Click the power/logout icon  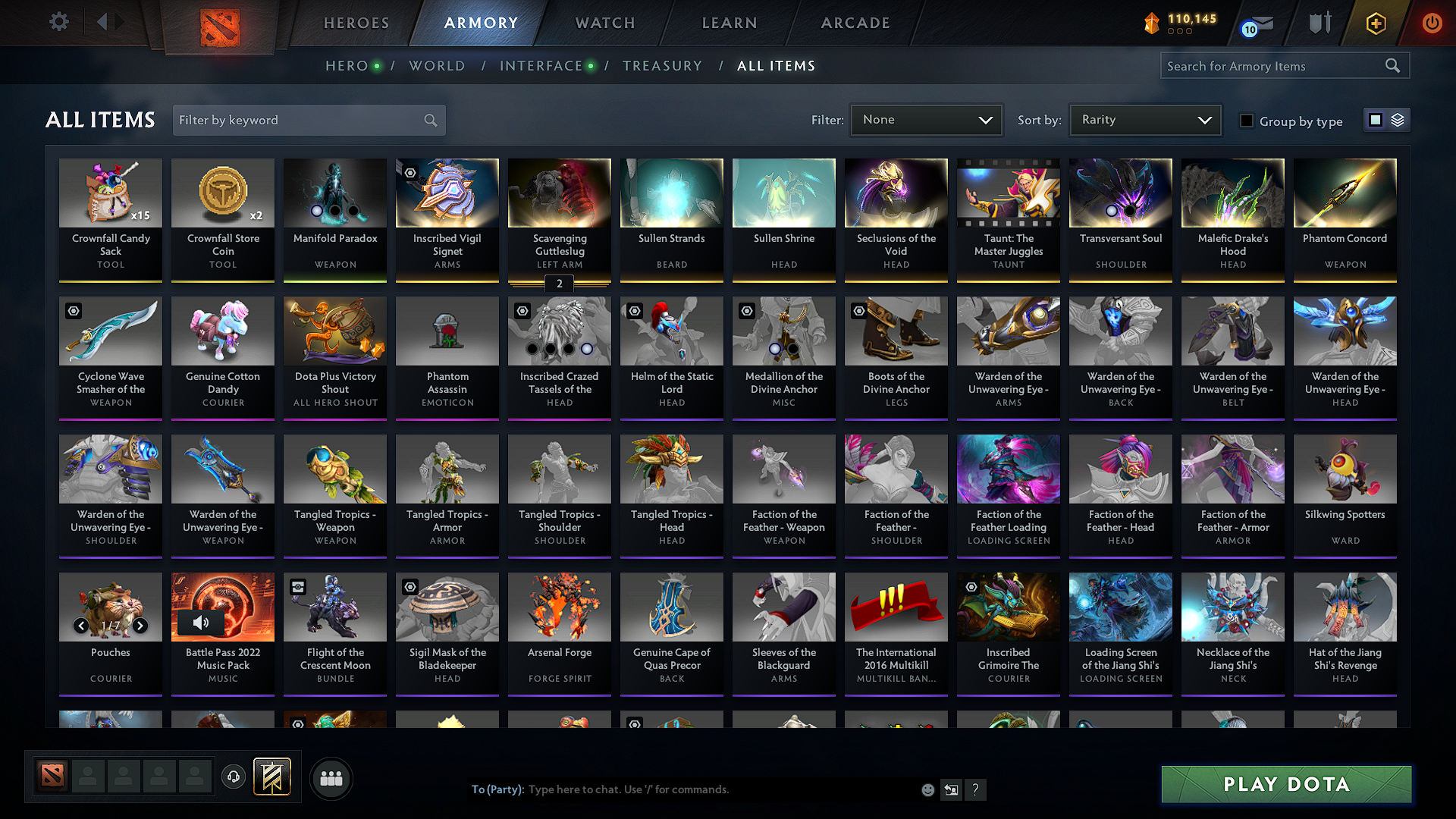click(x=1432, y=23)
